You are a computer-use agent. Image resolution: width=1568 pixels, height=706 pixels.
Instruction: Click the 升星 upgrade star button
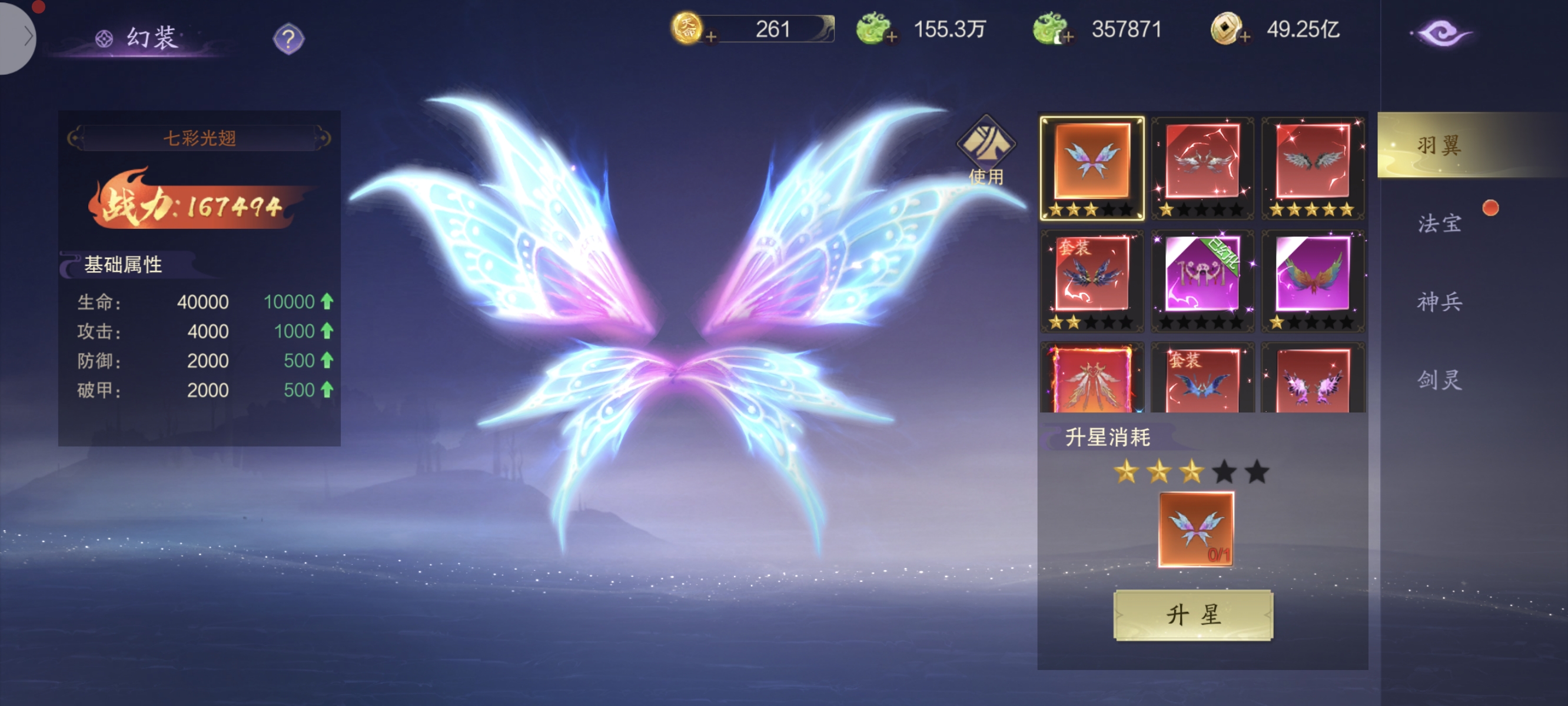pos(1192,615)
